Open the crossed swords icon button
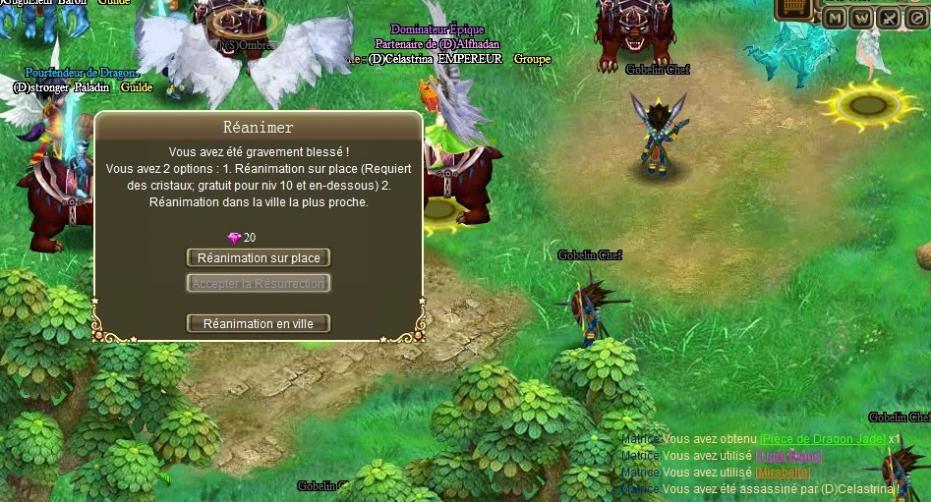Image resolution: width=931 pixels, height=502 pixels. tap(889, 18)
